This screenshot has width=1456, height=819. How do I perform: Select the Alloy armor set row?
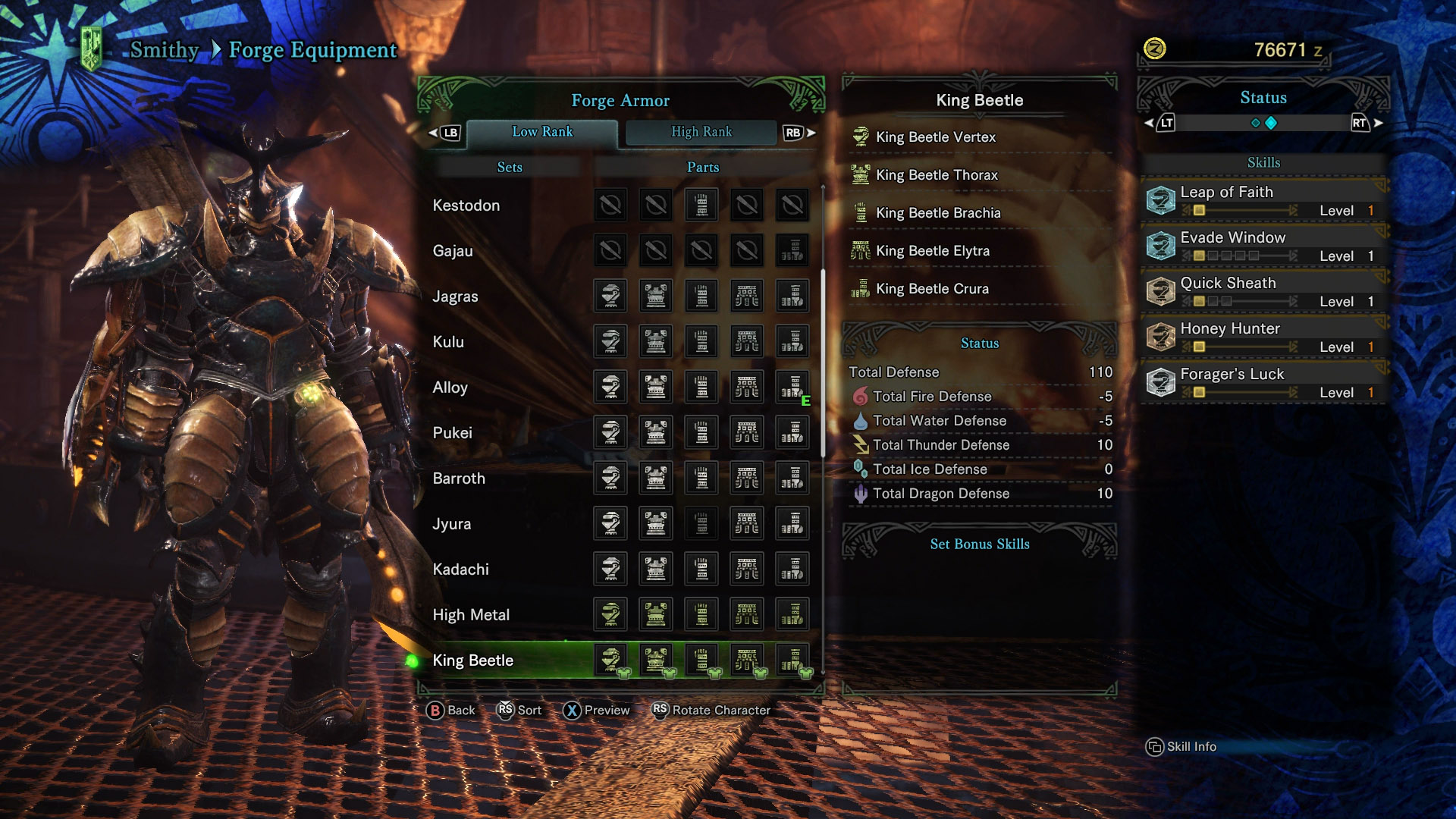[450, 388]
